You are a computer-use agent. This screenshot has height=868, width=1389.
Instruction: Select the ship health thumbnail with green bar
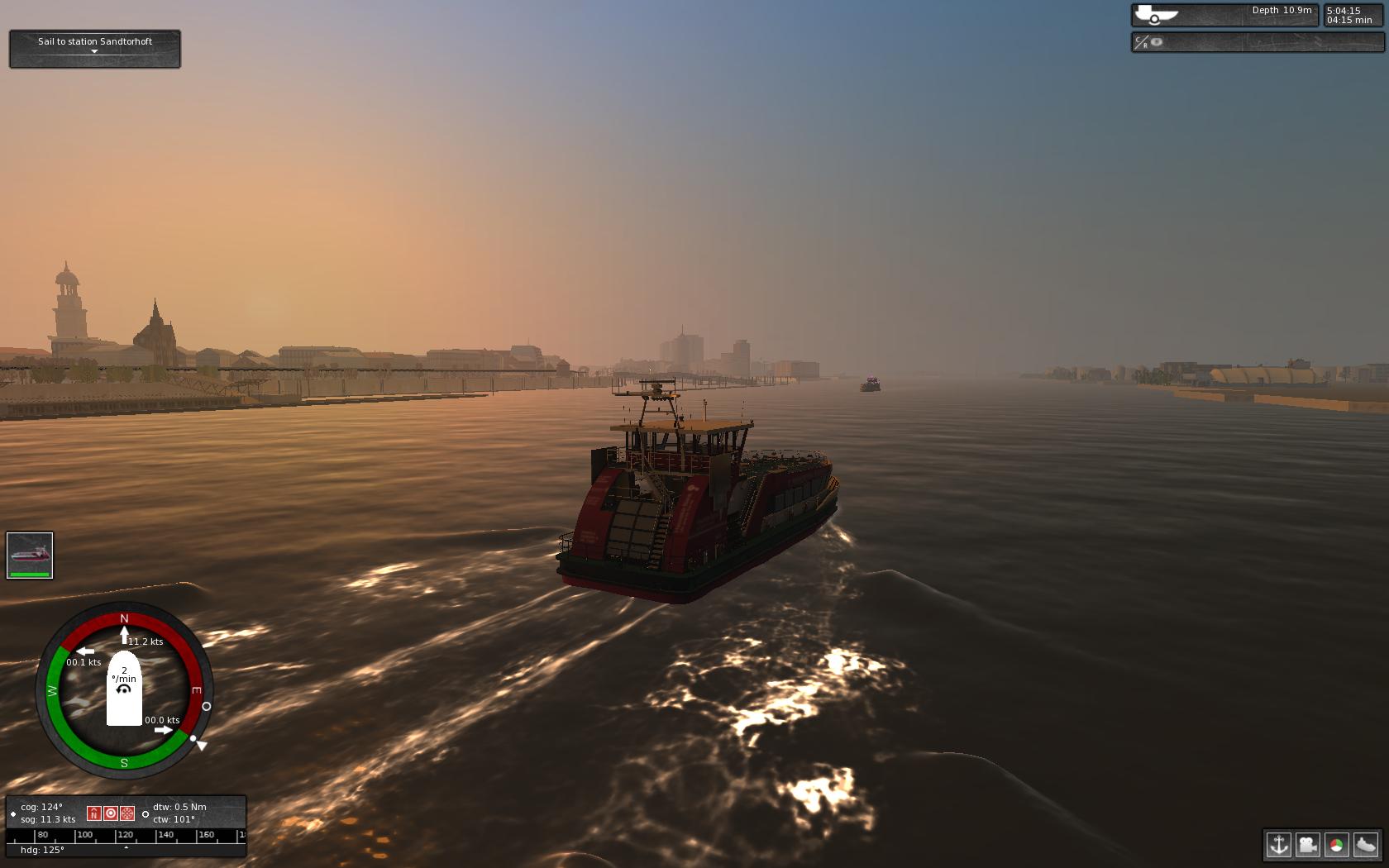[30, 554]
